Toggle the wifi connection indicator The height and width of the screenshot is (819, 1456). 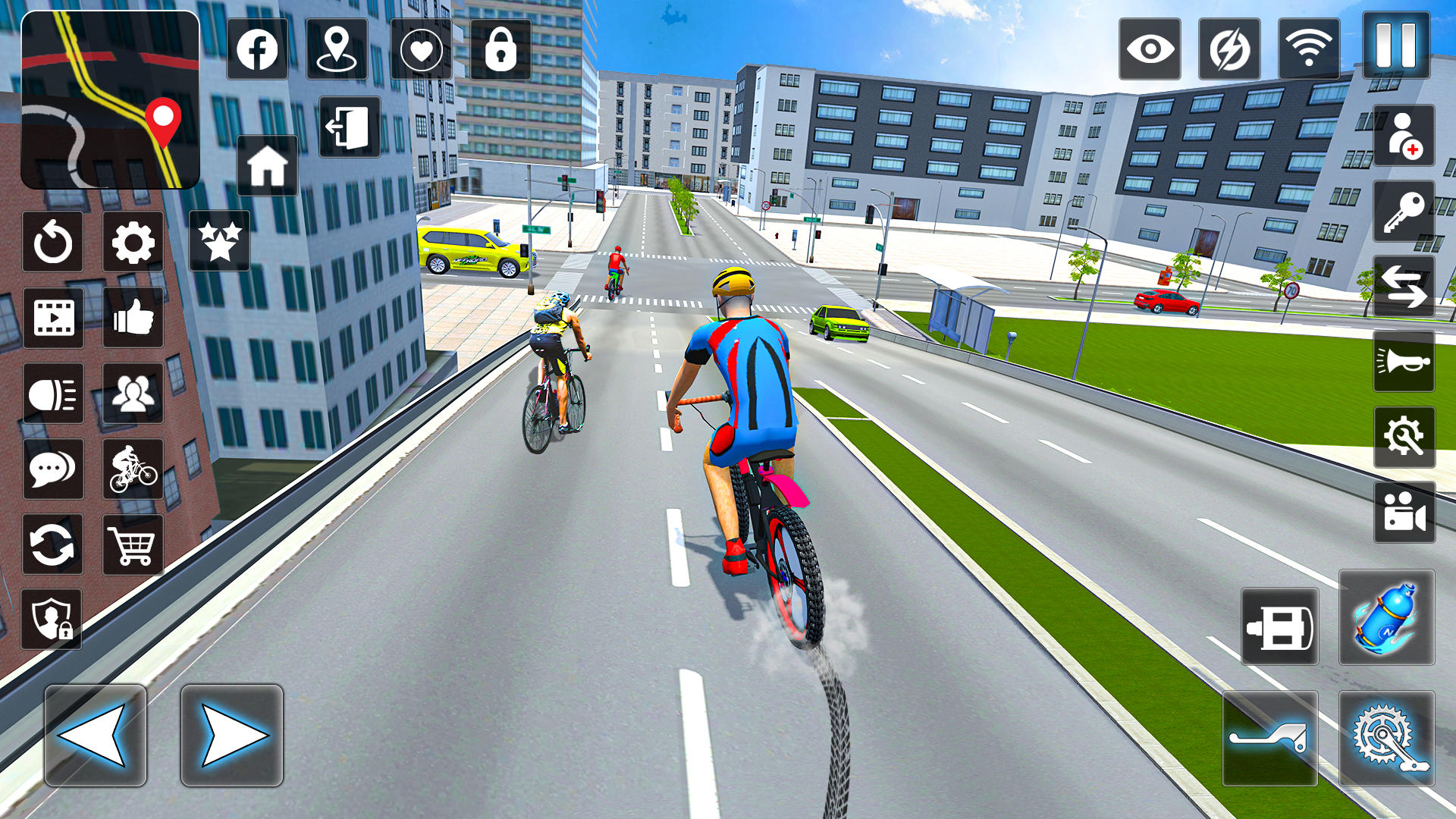pos(1301,48)
